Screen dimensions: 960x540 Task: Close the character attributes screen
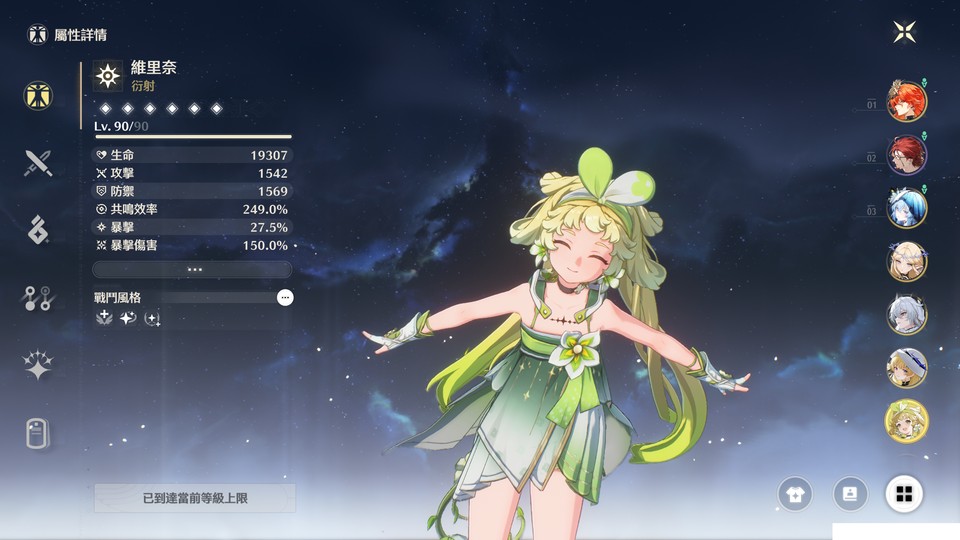pos(904,32)
